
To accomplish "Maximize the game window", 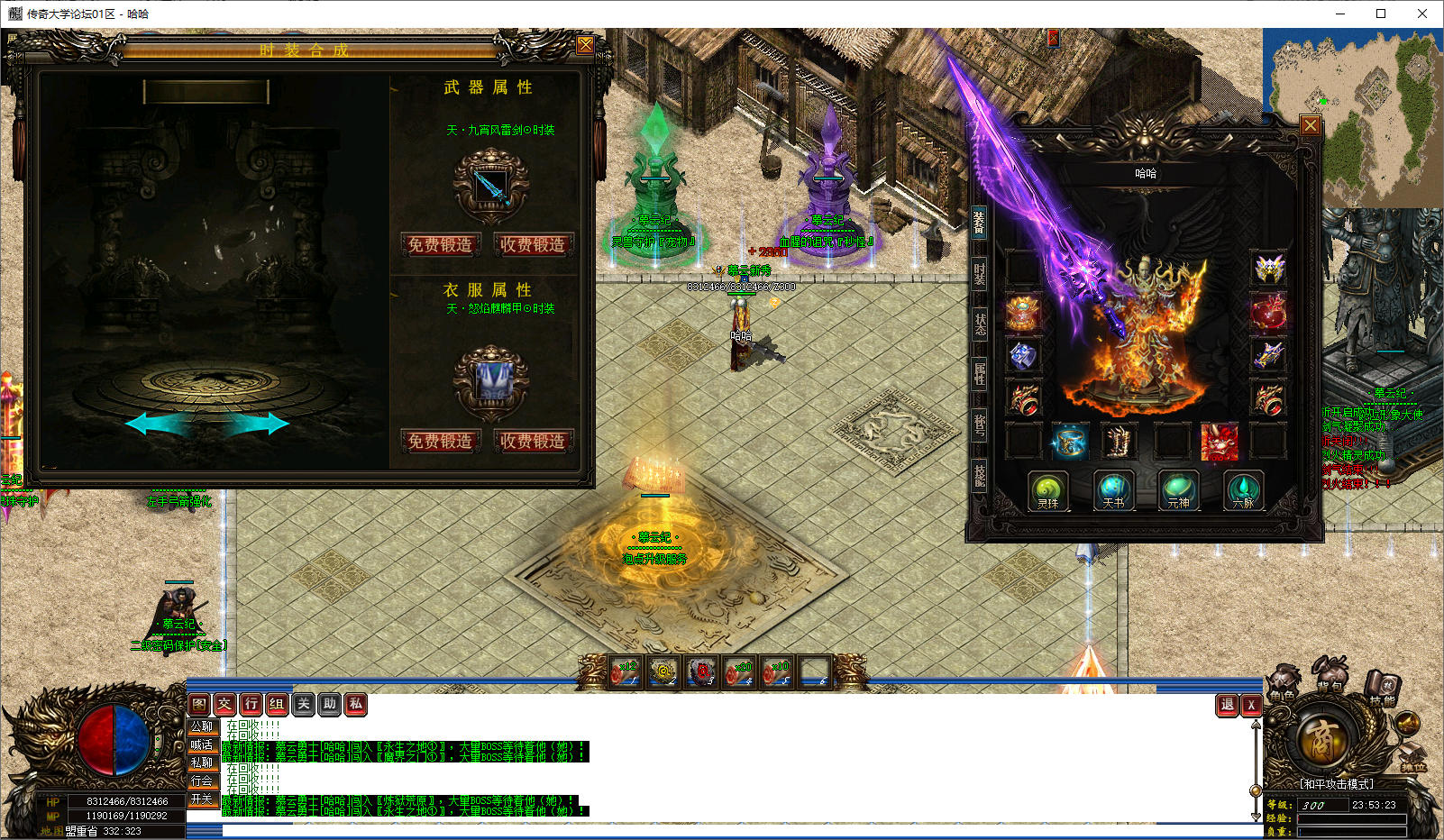I will (x=1380, y=14).
